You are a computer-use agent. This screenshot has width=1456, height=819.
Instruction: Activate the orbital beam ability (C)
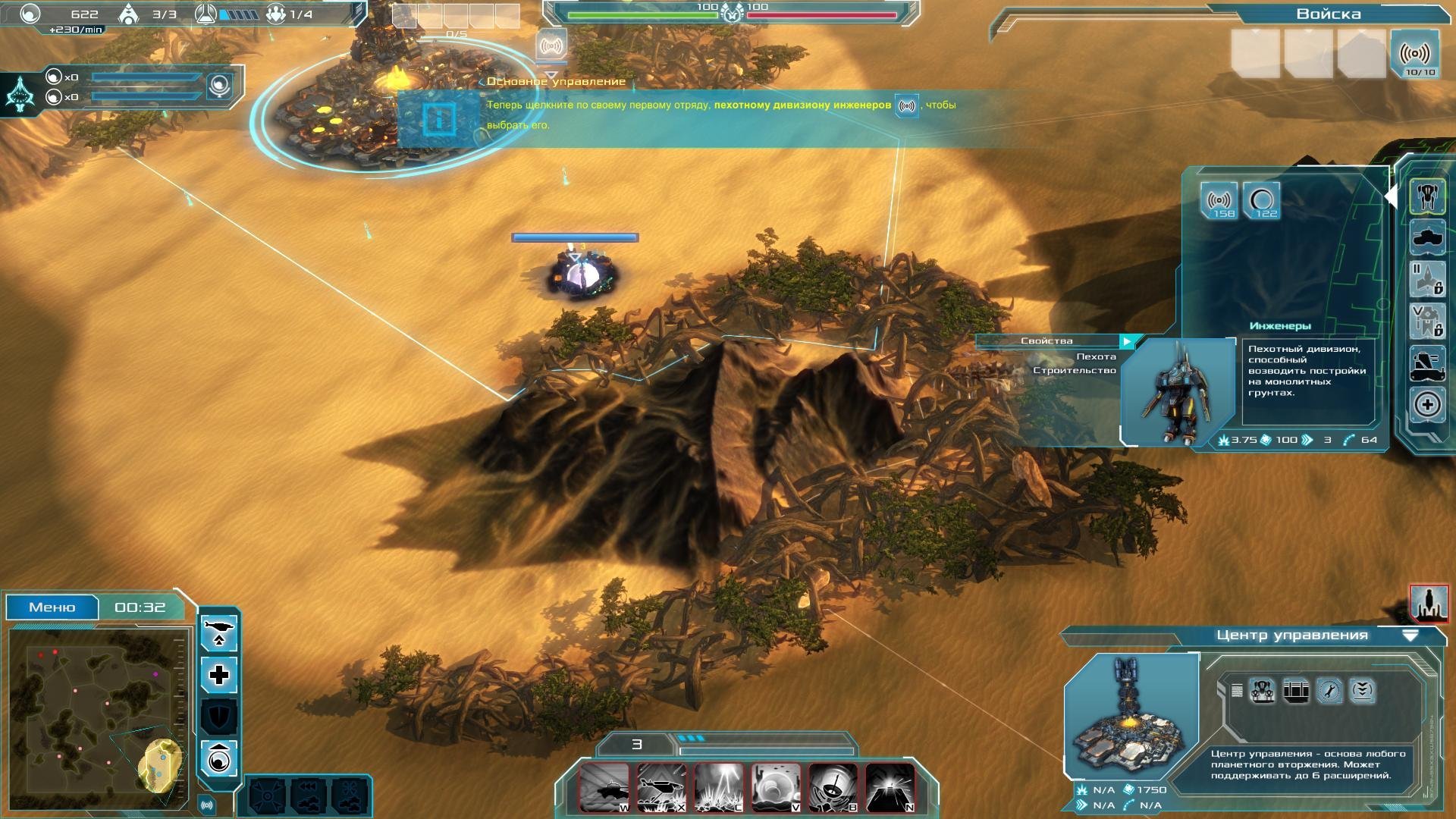(x=718, y=787)
